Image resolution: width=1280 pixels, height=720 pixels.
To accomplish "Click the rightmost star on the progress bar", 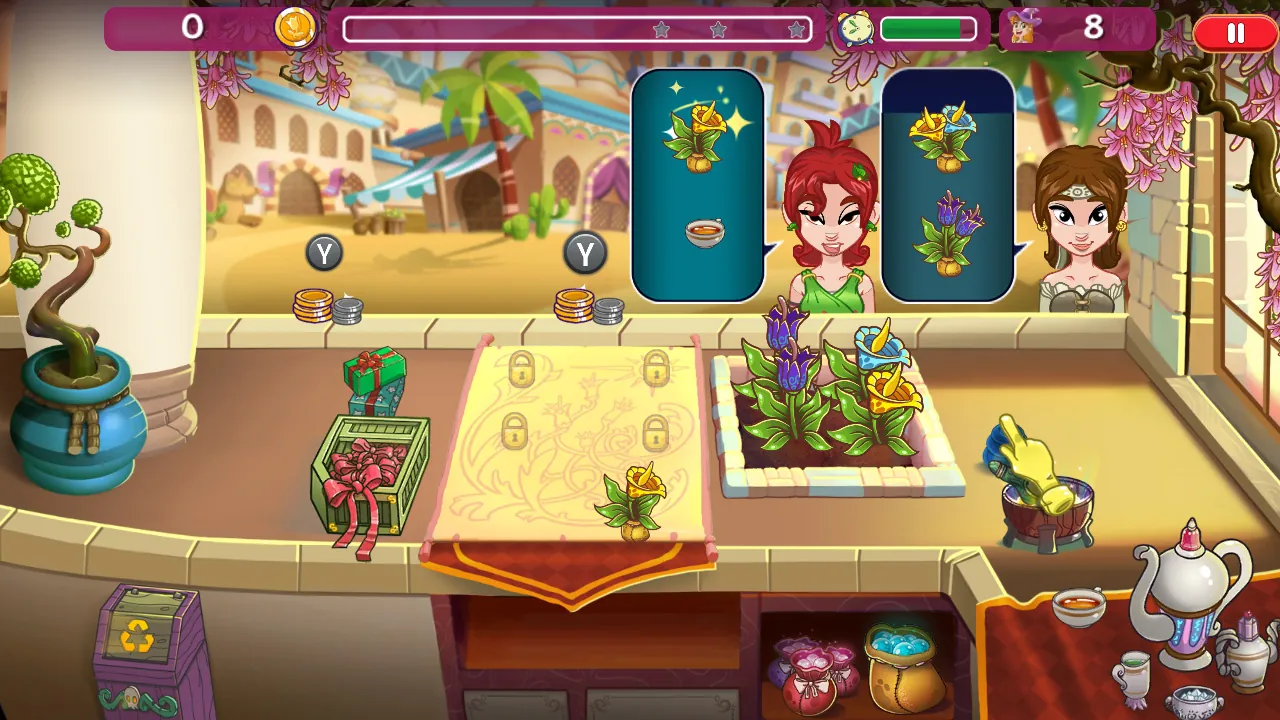I will [798, 29].
